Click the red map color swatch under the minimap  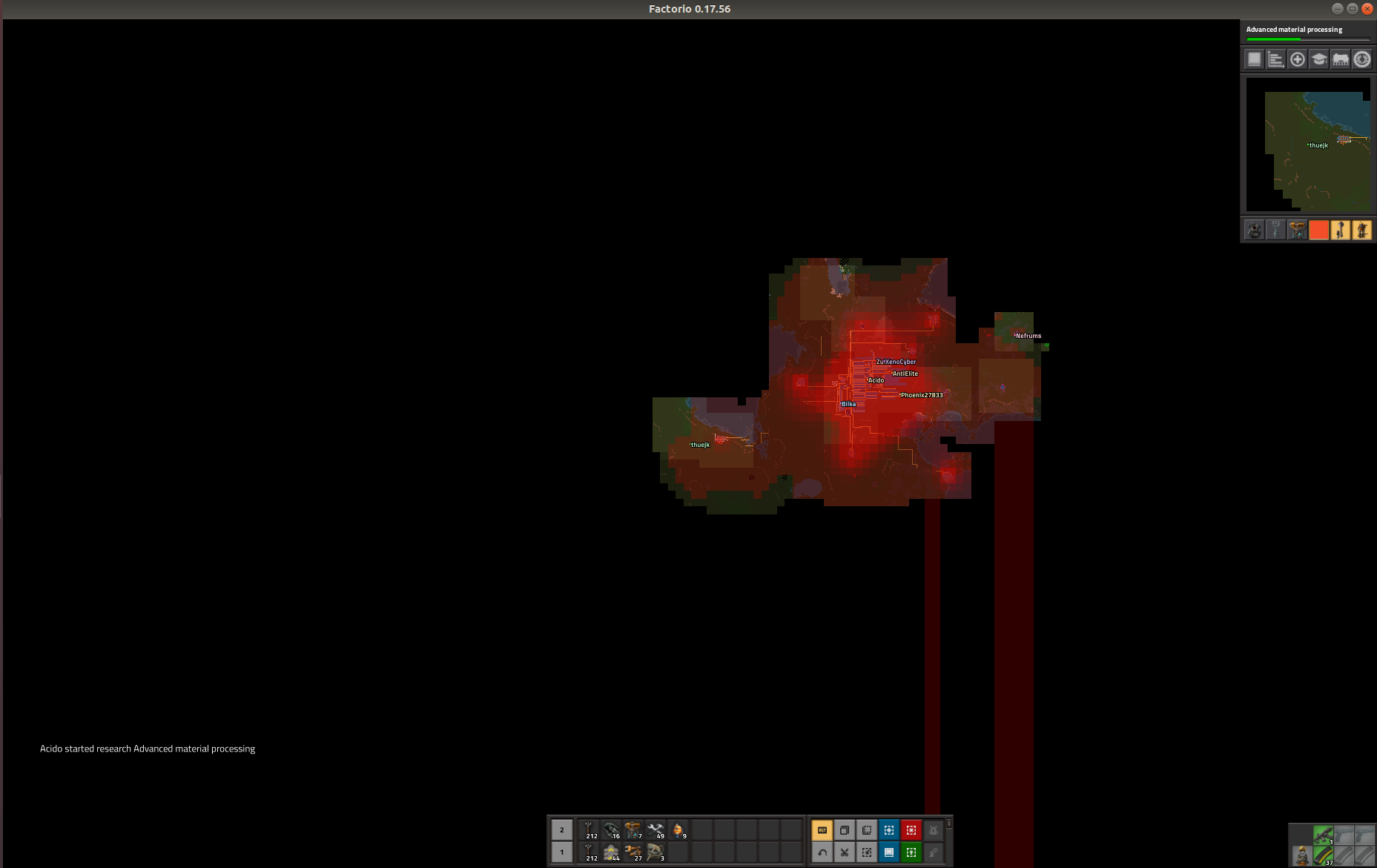tap(1319, 231)
